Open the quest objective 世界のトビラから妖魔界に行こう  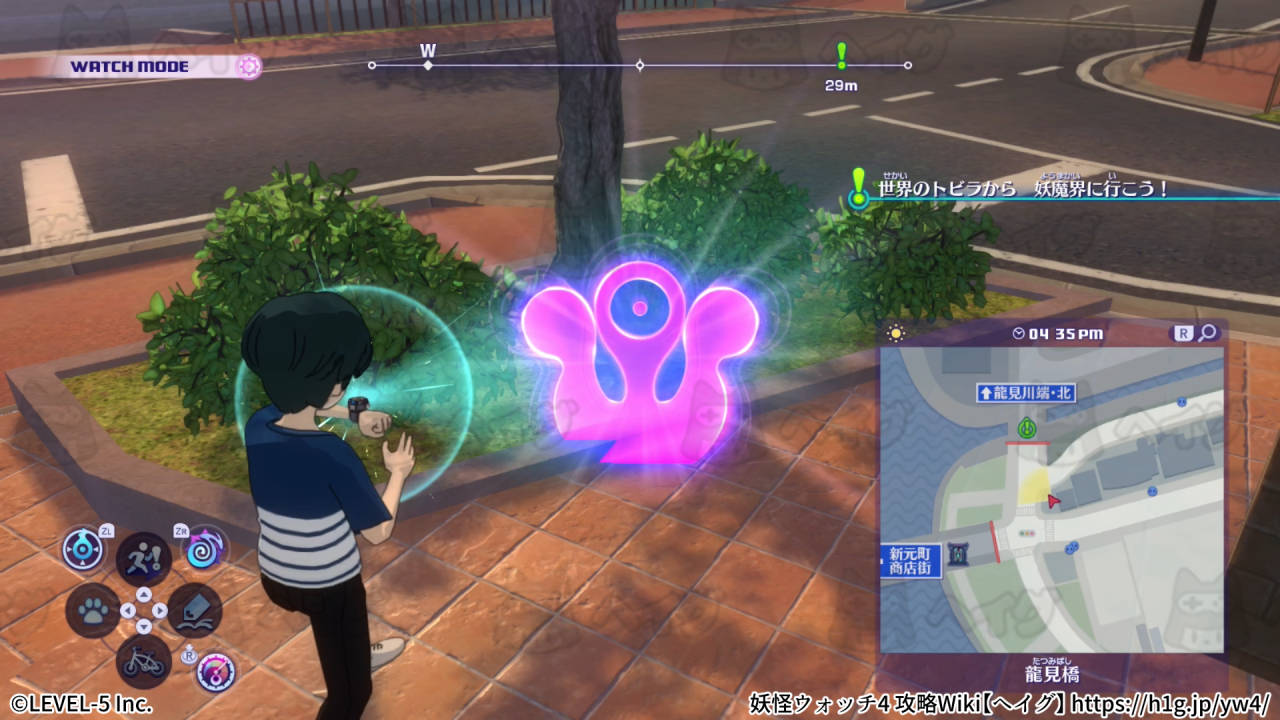[x=1020, y=188]
